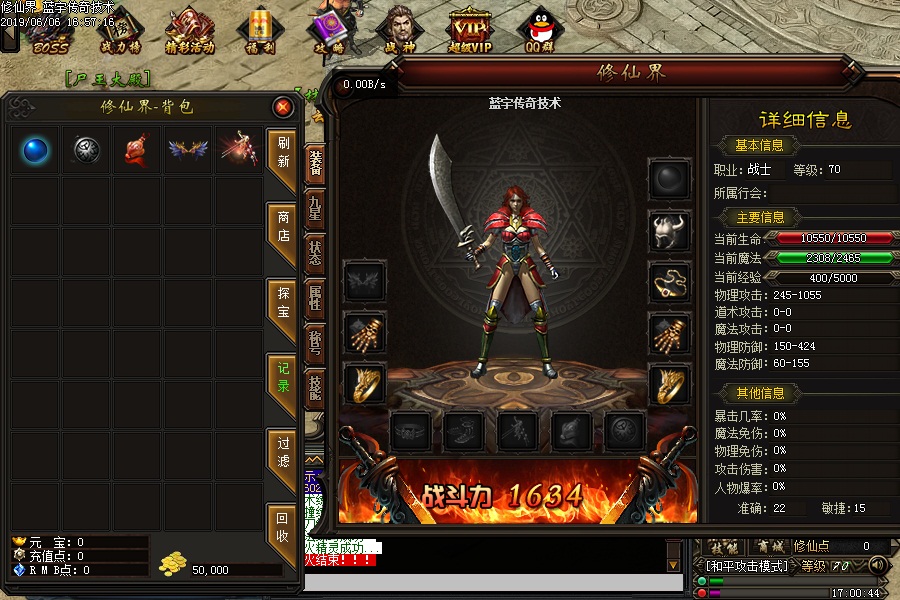Open the 攻略 guide book
The image size is (900, 600).
tap(328, 31)
